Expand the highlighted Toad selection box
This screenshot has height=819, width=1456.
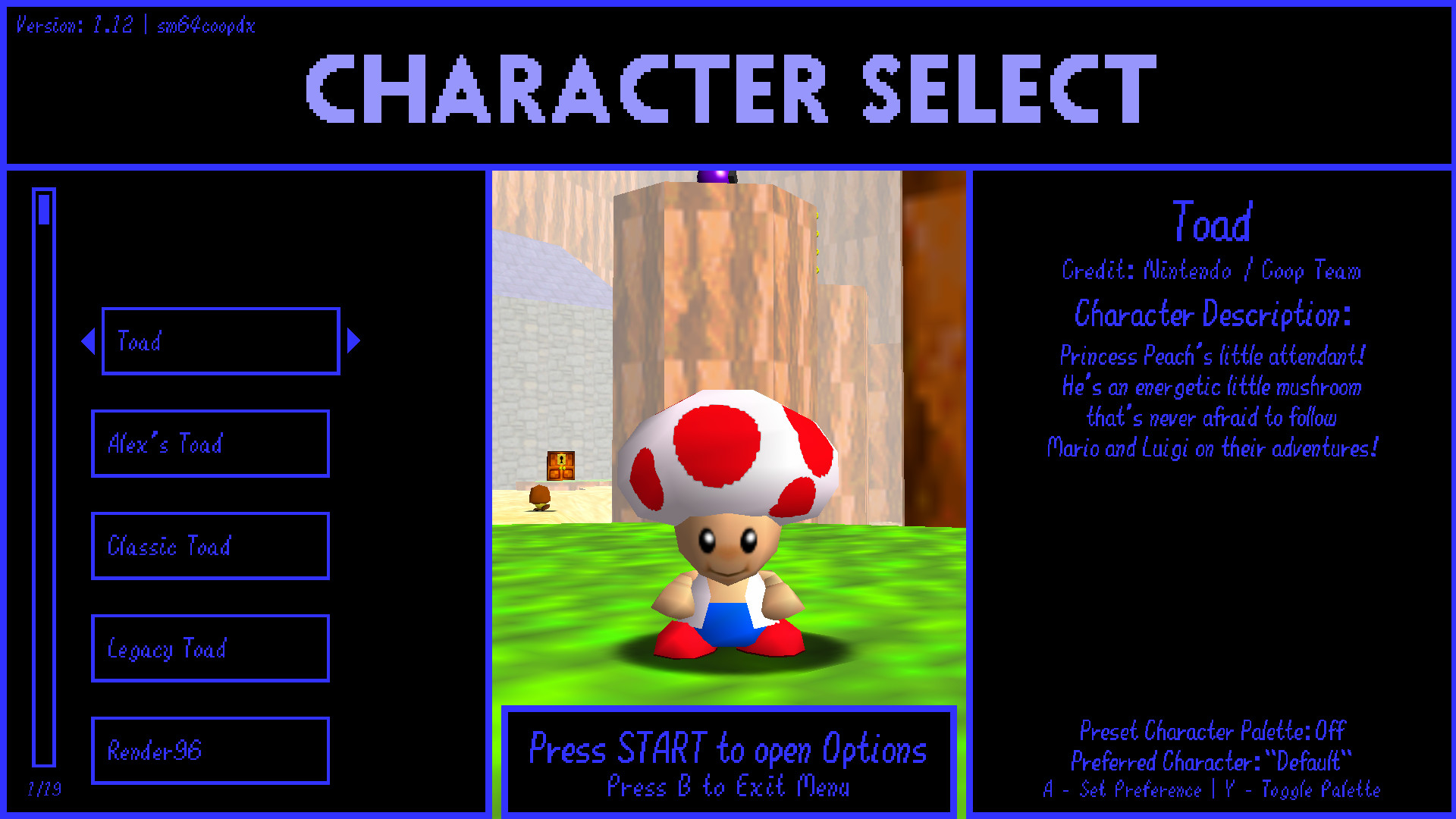[x=220, y=341]
